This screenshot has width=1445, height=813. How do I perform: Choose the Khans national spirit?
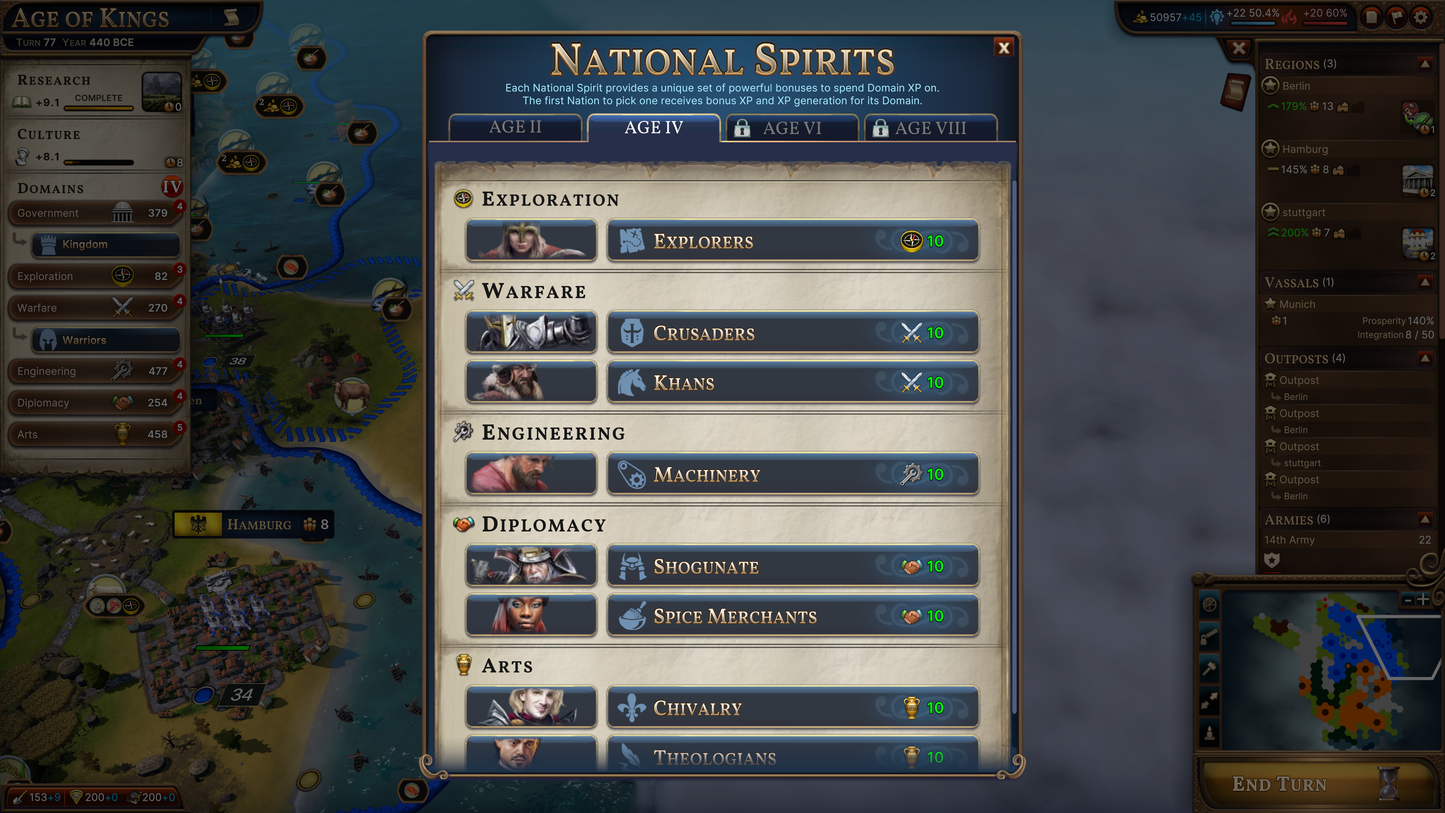[x=792, y=382]
